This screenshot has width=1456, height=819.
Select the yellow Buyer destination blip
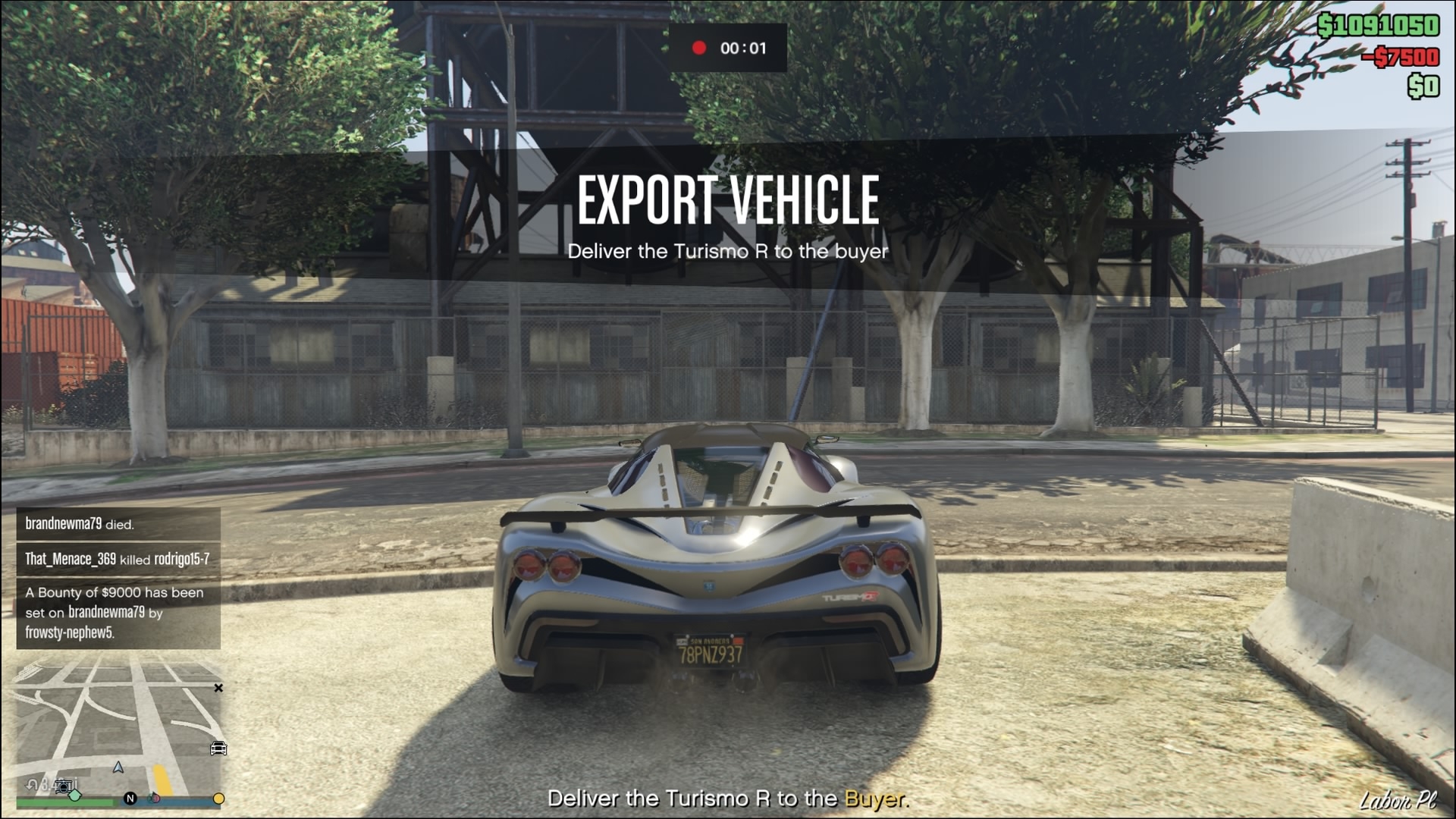(218, 799)
